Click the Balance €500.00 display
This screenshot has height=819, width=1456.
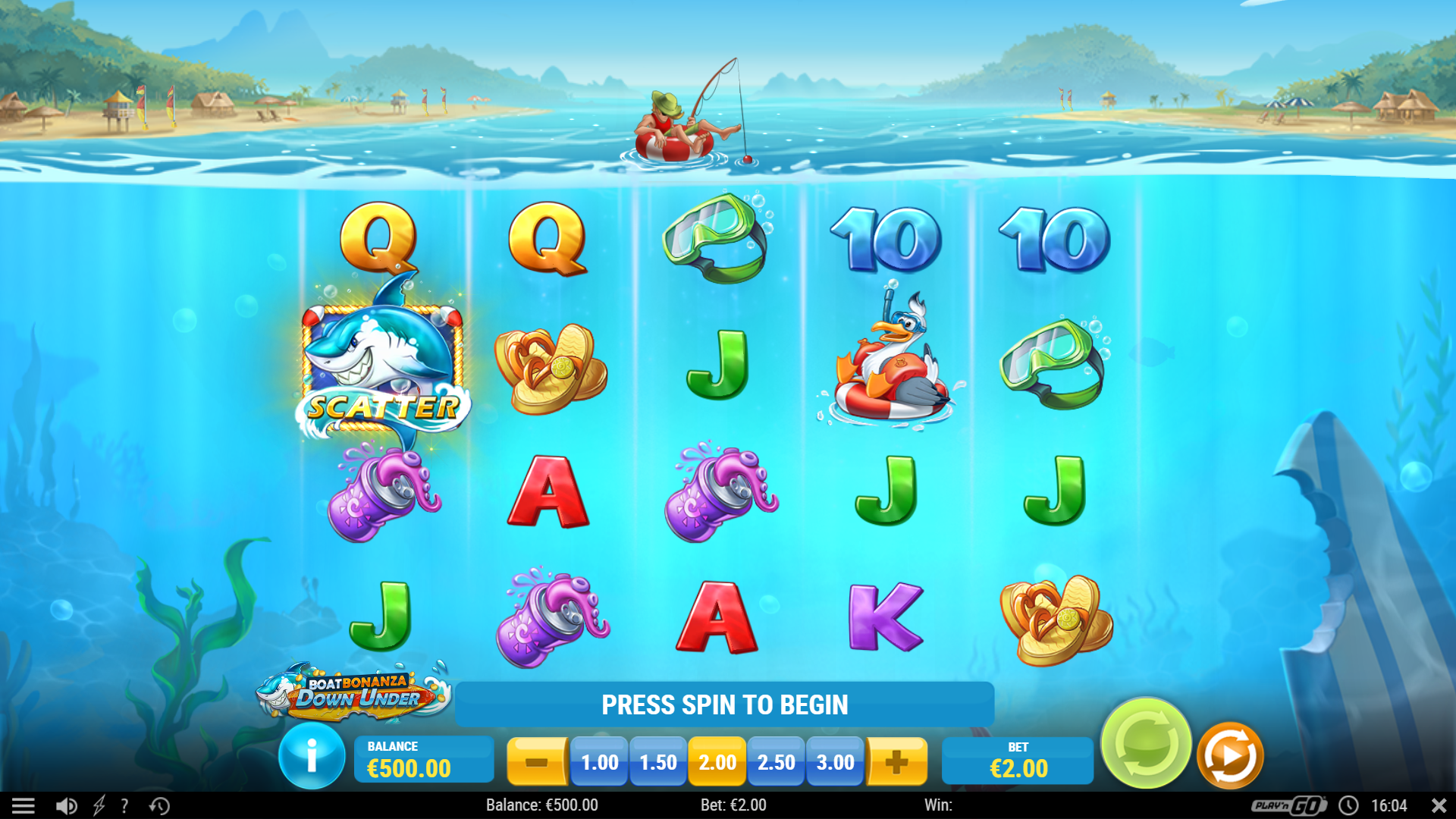pyautogui.click(x=424, y=758)
